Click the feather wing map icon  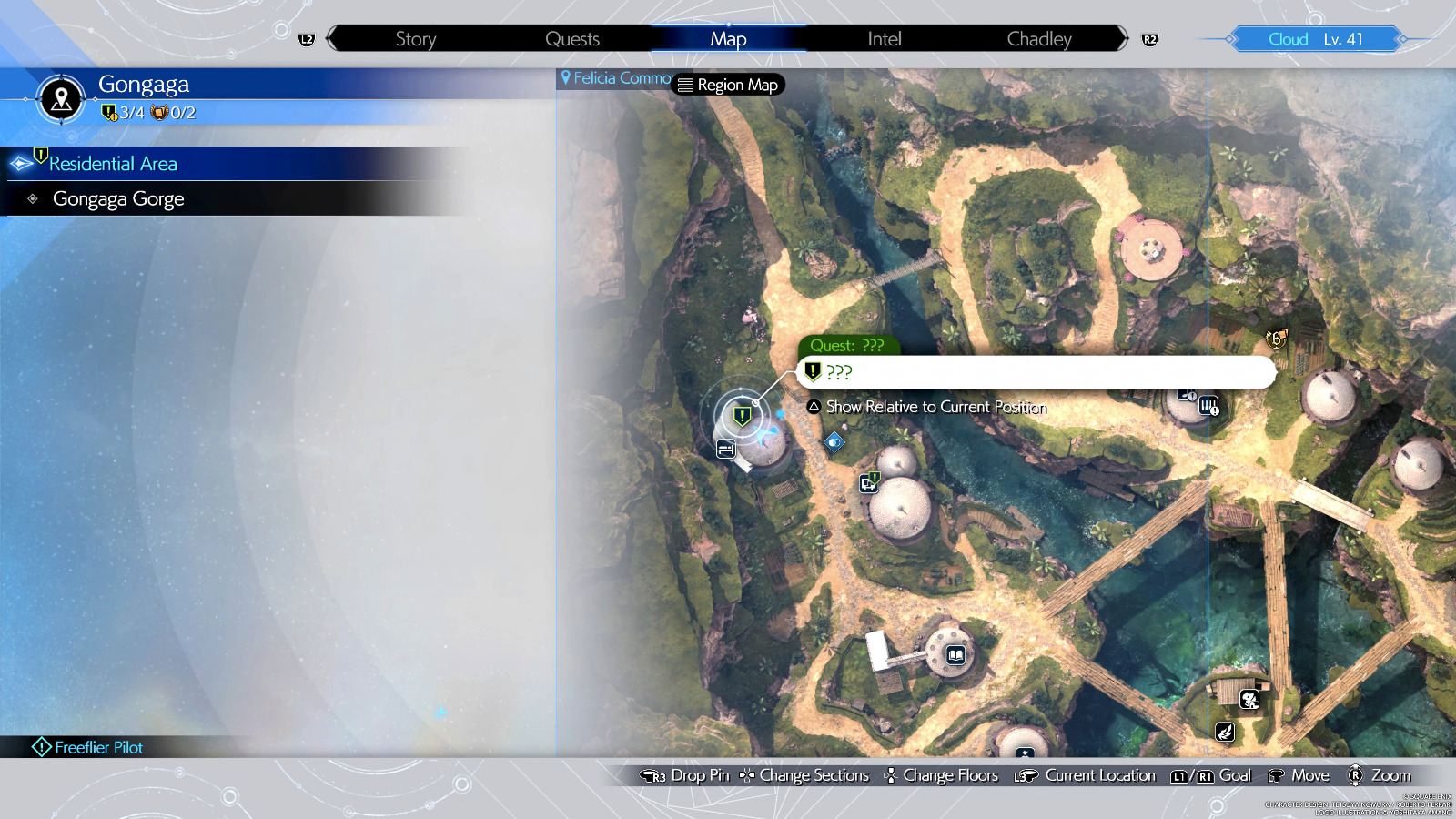[1226, 732]
